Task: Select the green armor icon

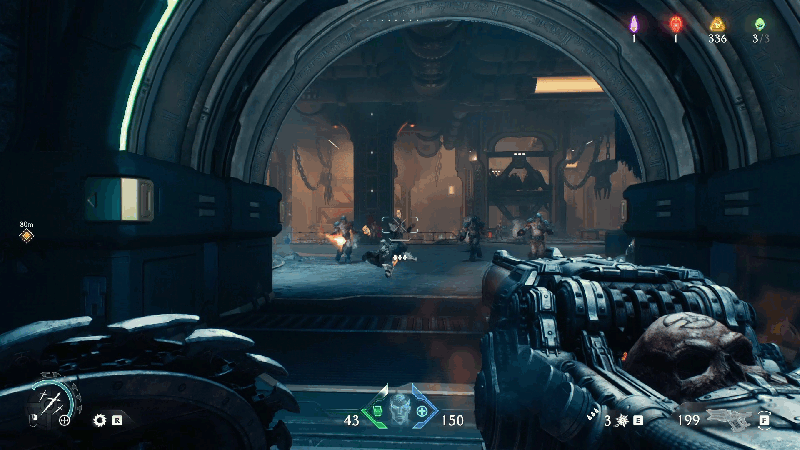Action: coord(378,410)
